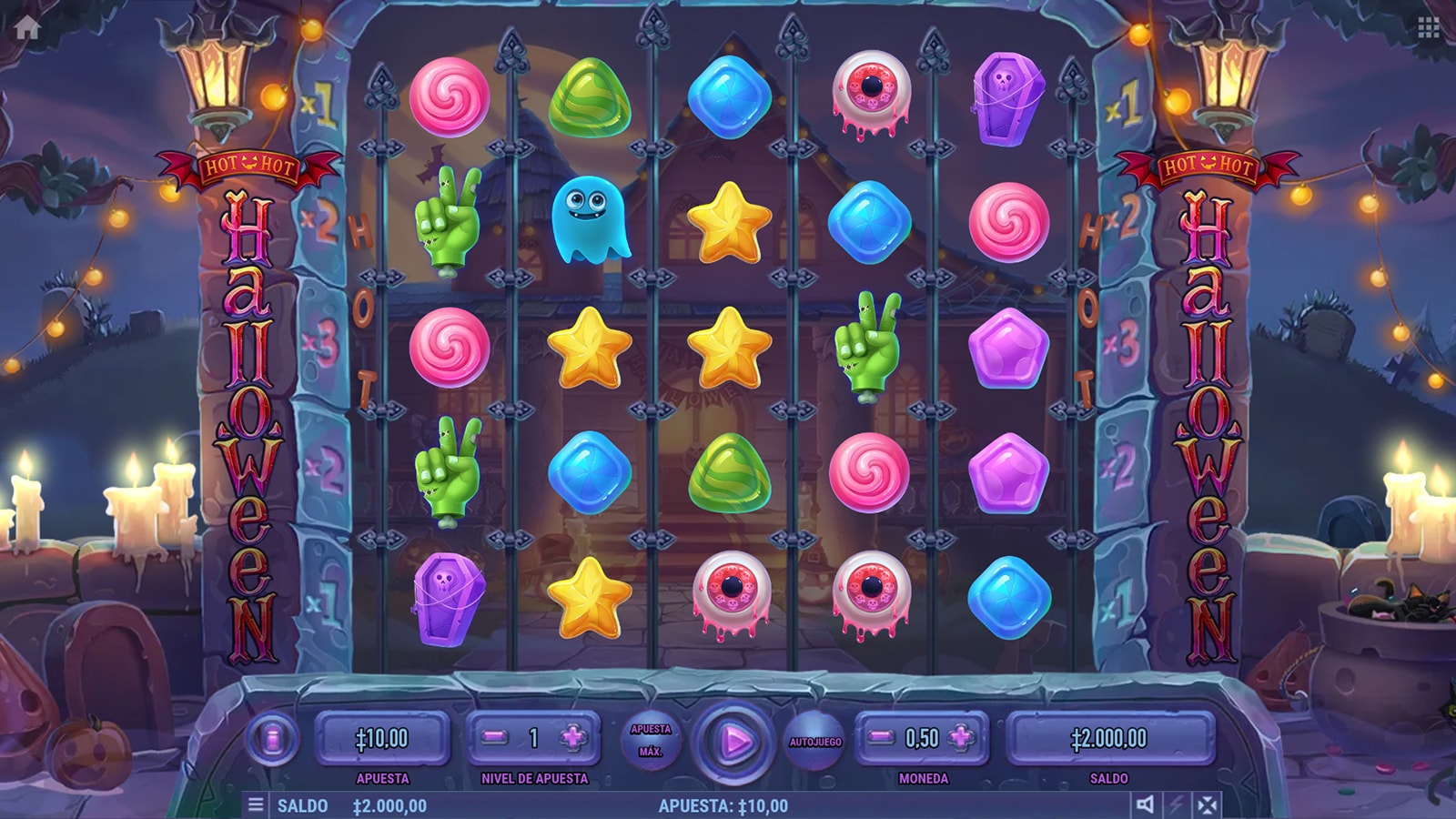Toggle the lightning bolt quick spin
Screen dimensions: 1456x819
click(x=1176, y=804)
